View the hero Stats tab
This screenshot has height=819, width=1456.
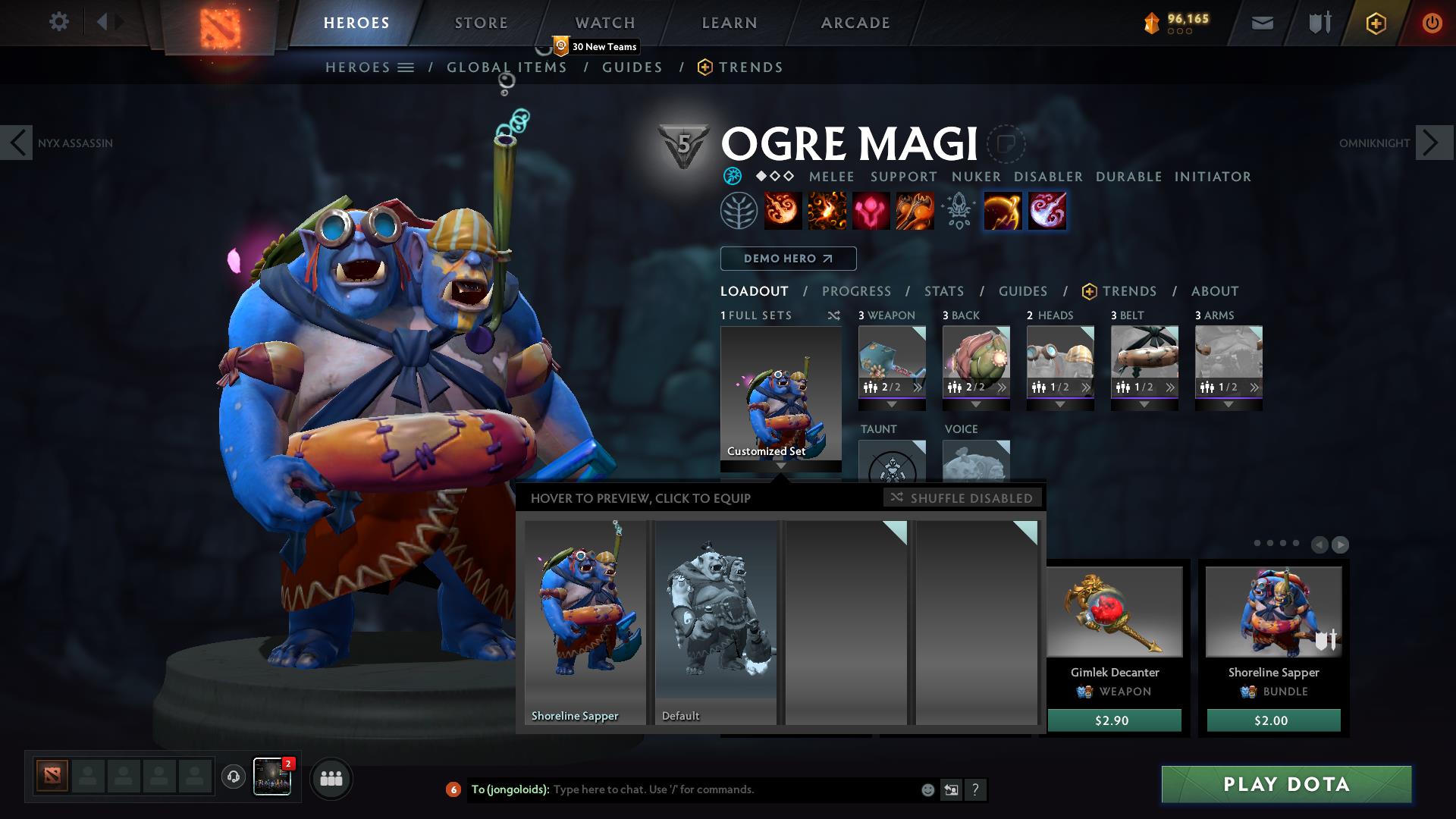tap(944, 291)
